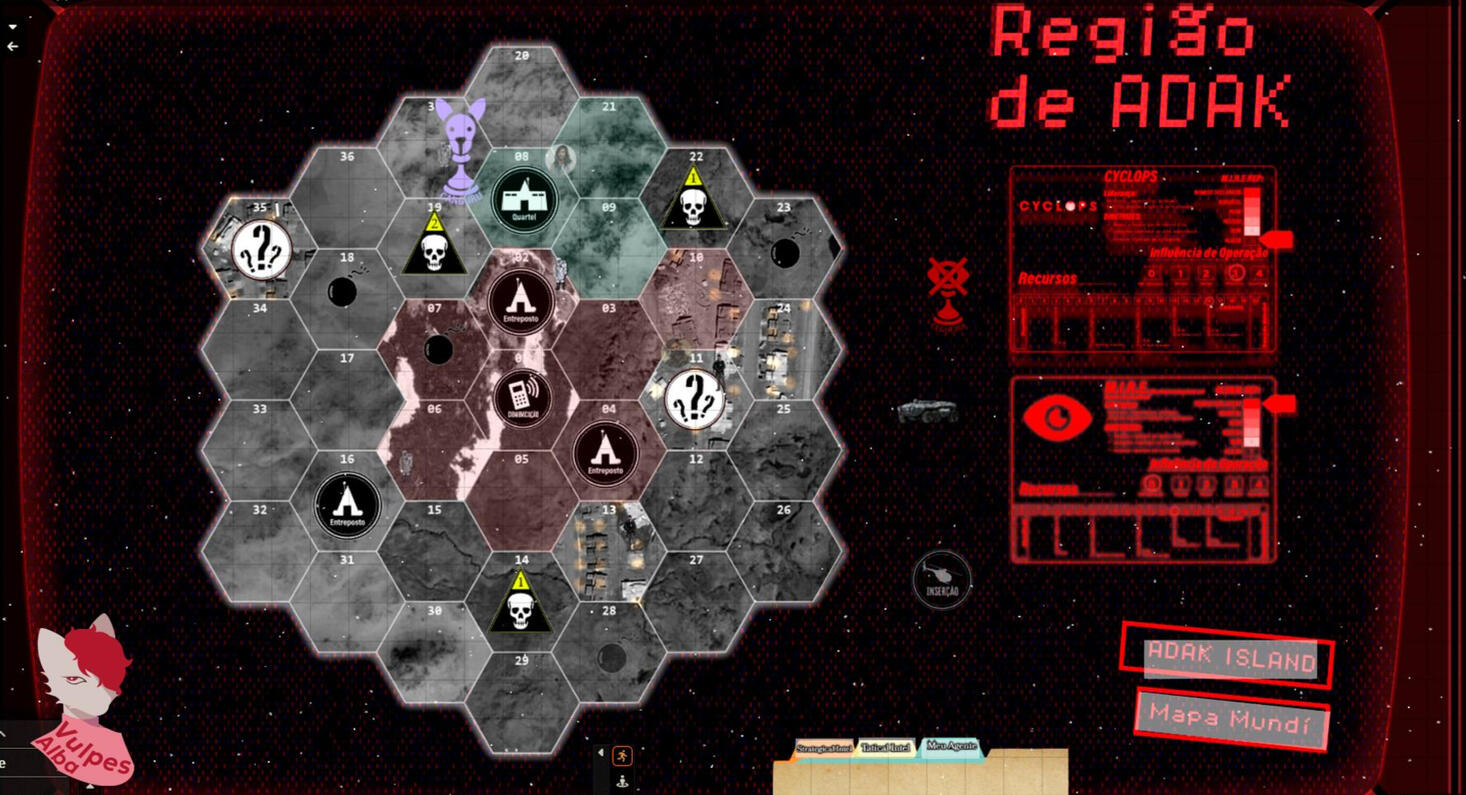
Task: Click the Entreposto icon on hex 16
Action: 348,502
